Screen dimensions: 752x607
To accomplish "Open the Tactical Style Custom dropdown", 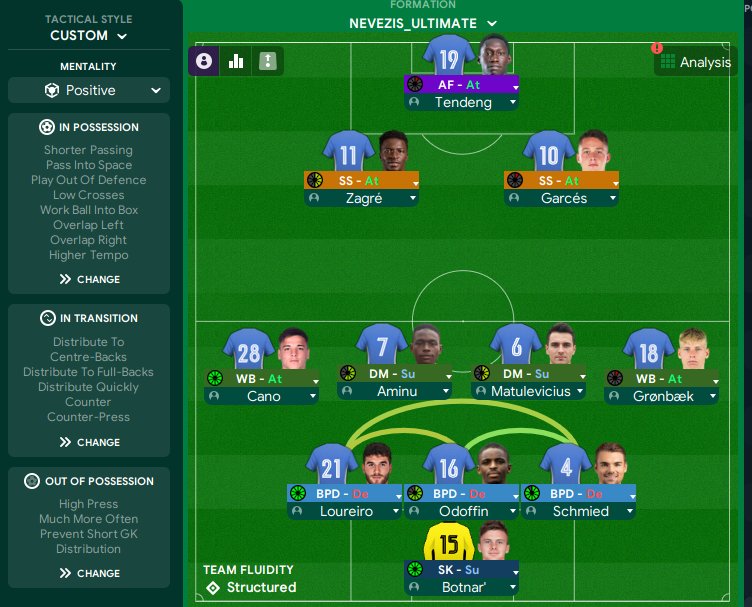I will [89, 35].
